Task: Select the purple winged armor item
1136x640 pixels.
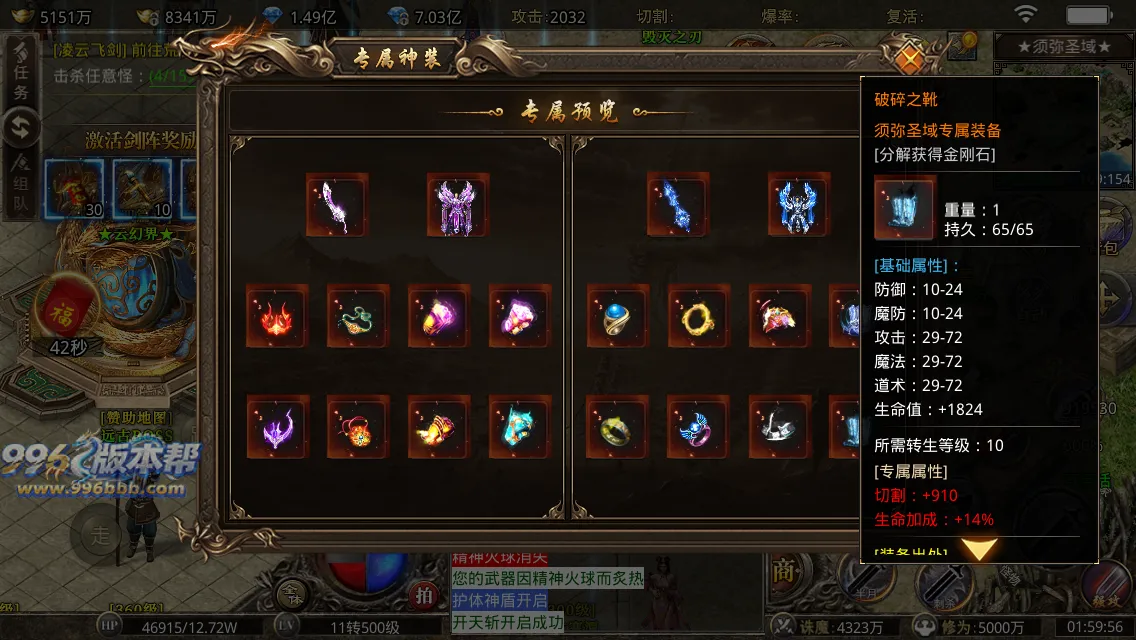Action: tap(457, 204)
